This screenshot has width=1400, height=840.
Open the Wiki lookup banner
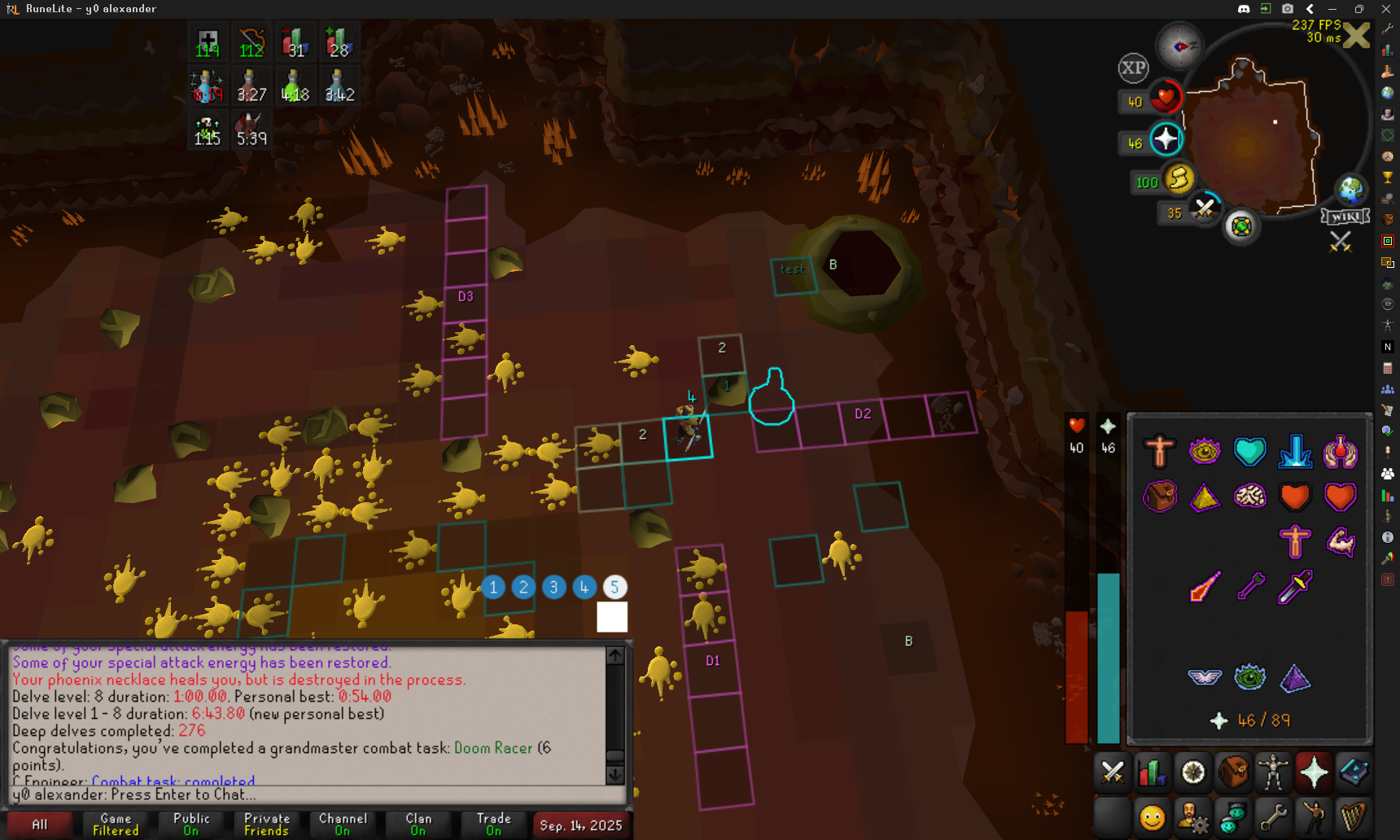coord(1345,217)
